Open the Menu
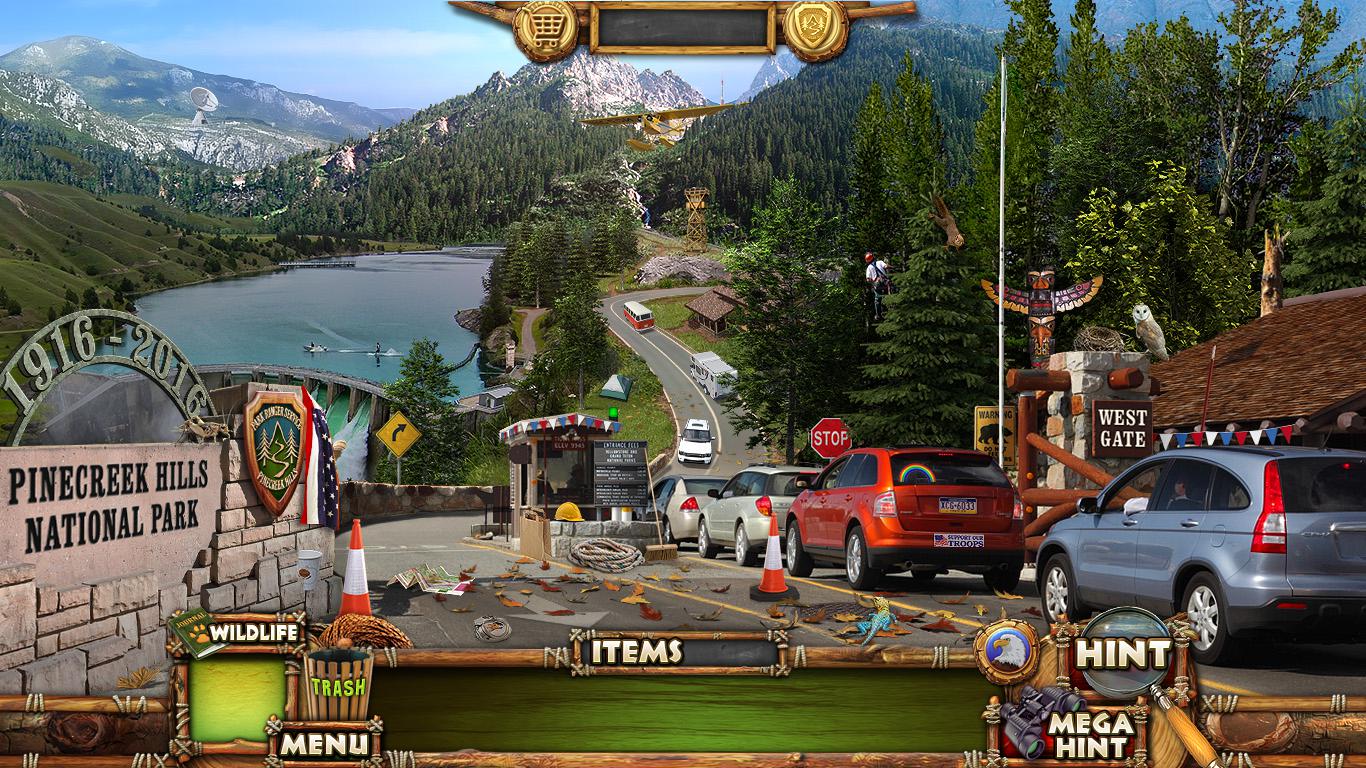The image size is (1366, 768). click(323, 744)
